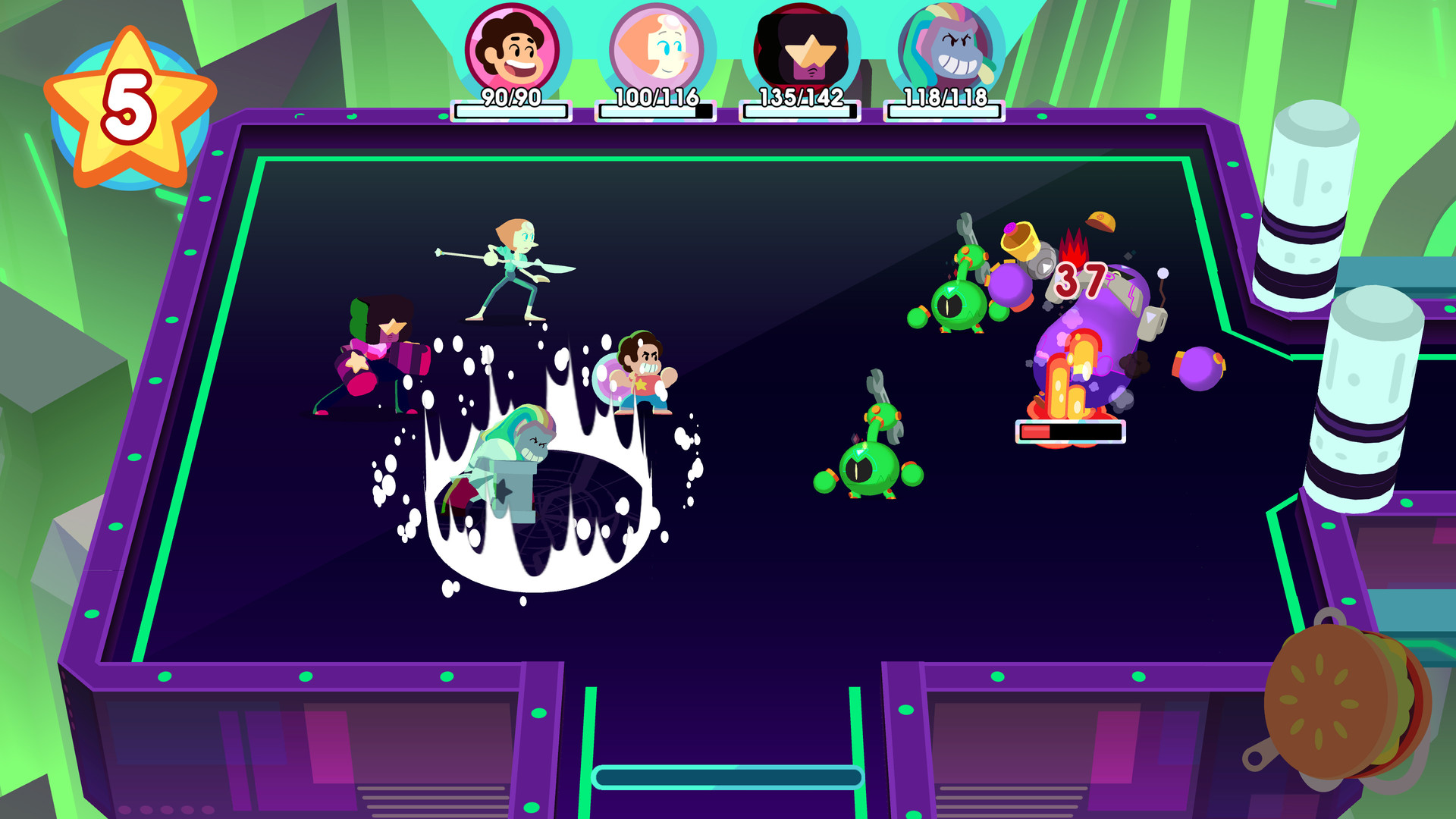
Task: Select the green robot near the boss
Action: tap(955, 303)
